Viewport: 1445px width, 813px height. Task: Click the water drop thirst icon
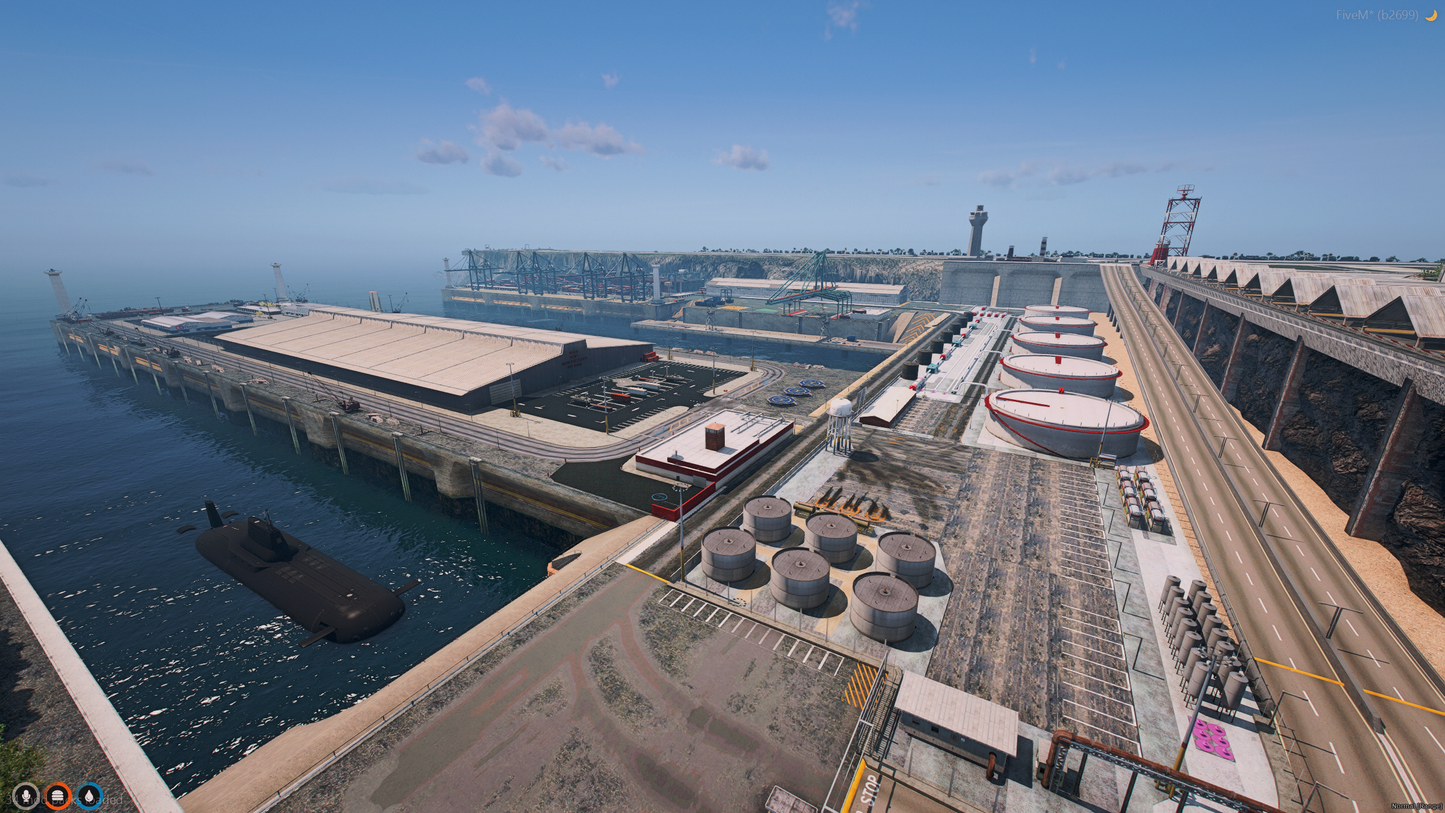[90, 795]
